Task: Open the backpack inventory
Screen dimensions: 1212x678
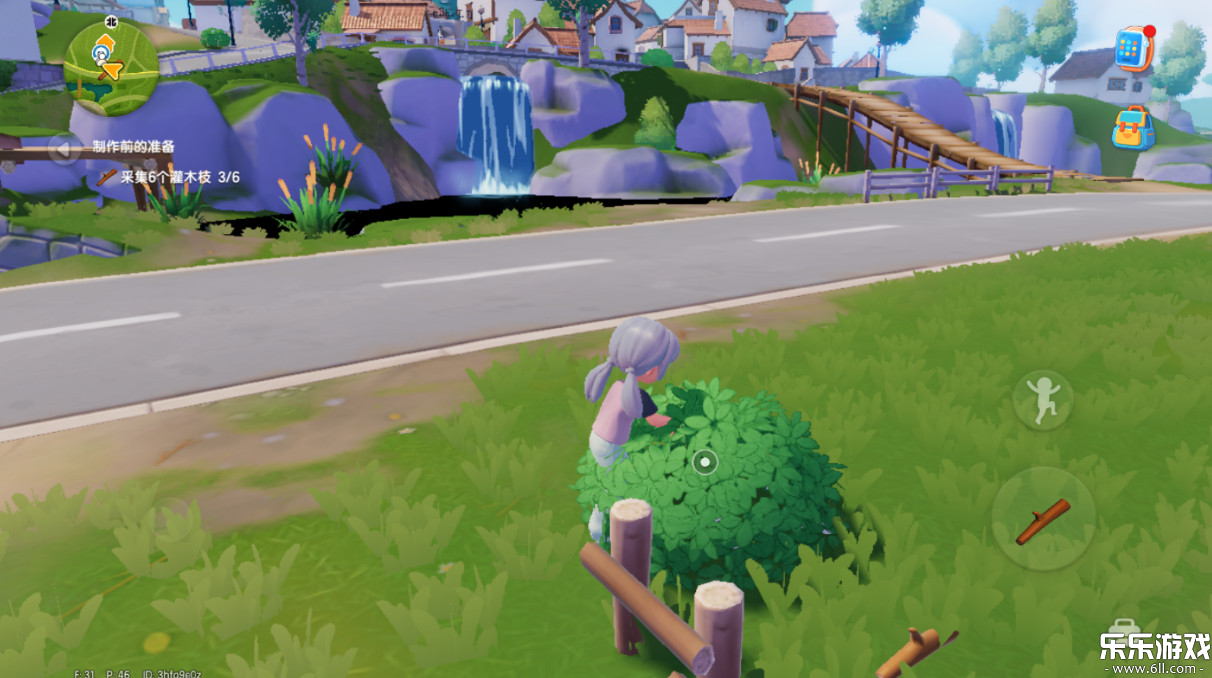Action: tap(1133, 128)
